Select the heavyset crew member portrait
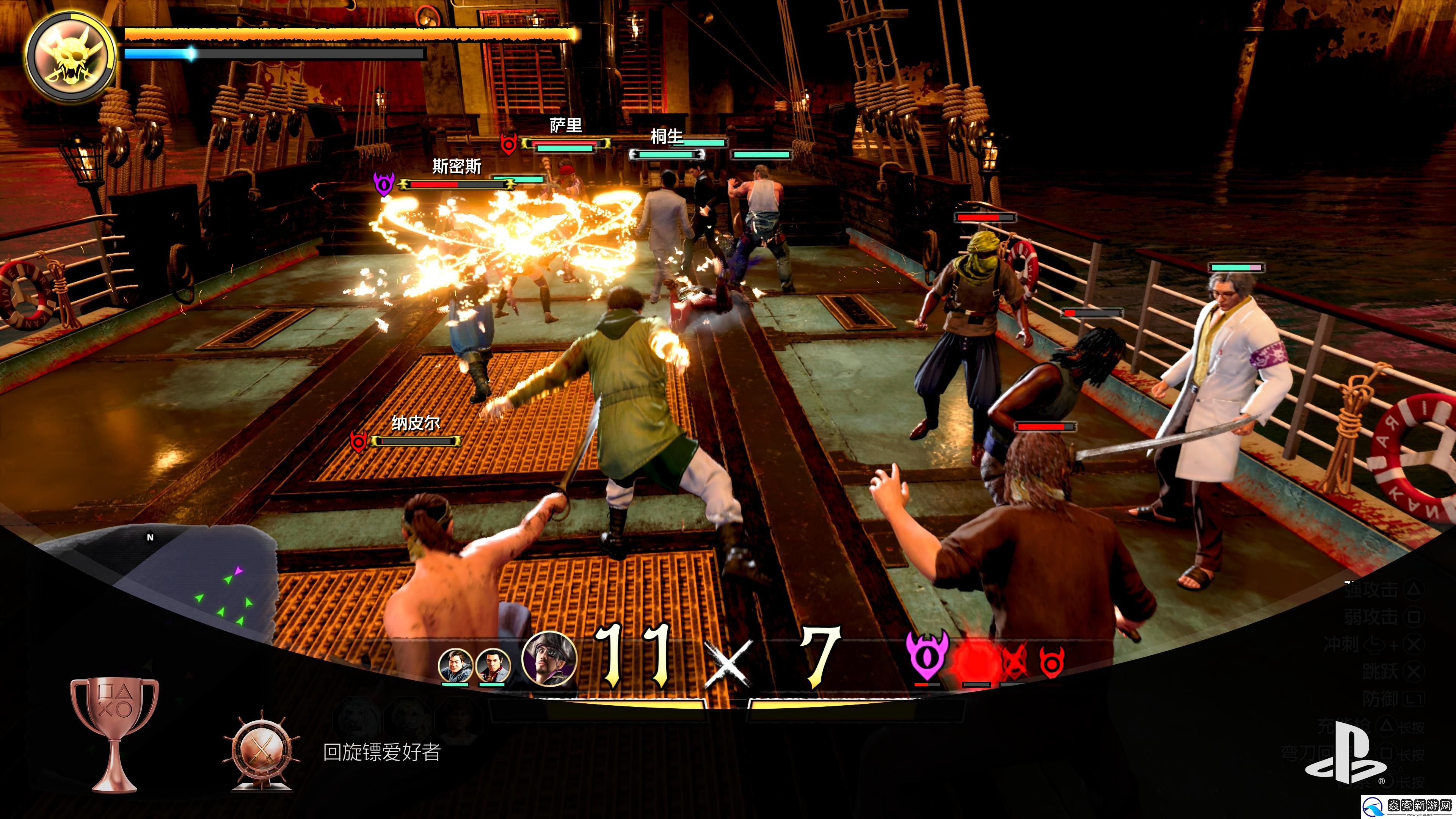Image resolution: width=1456 pixels, height=819 pixels. (x=455, y=666)
